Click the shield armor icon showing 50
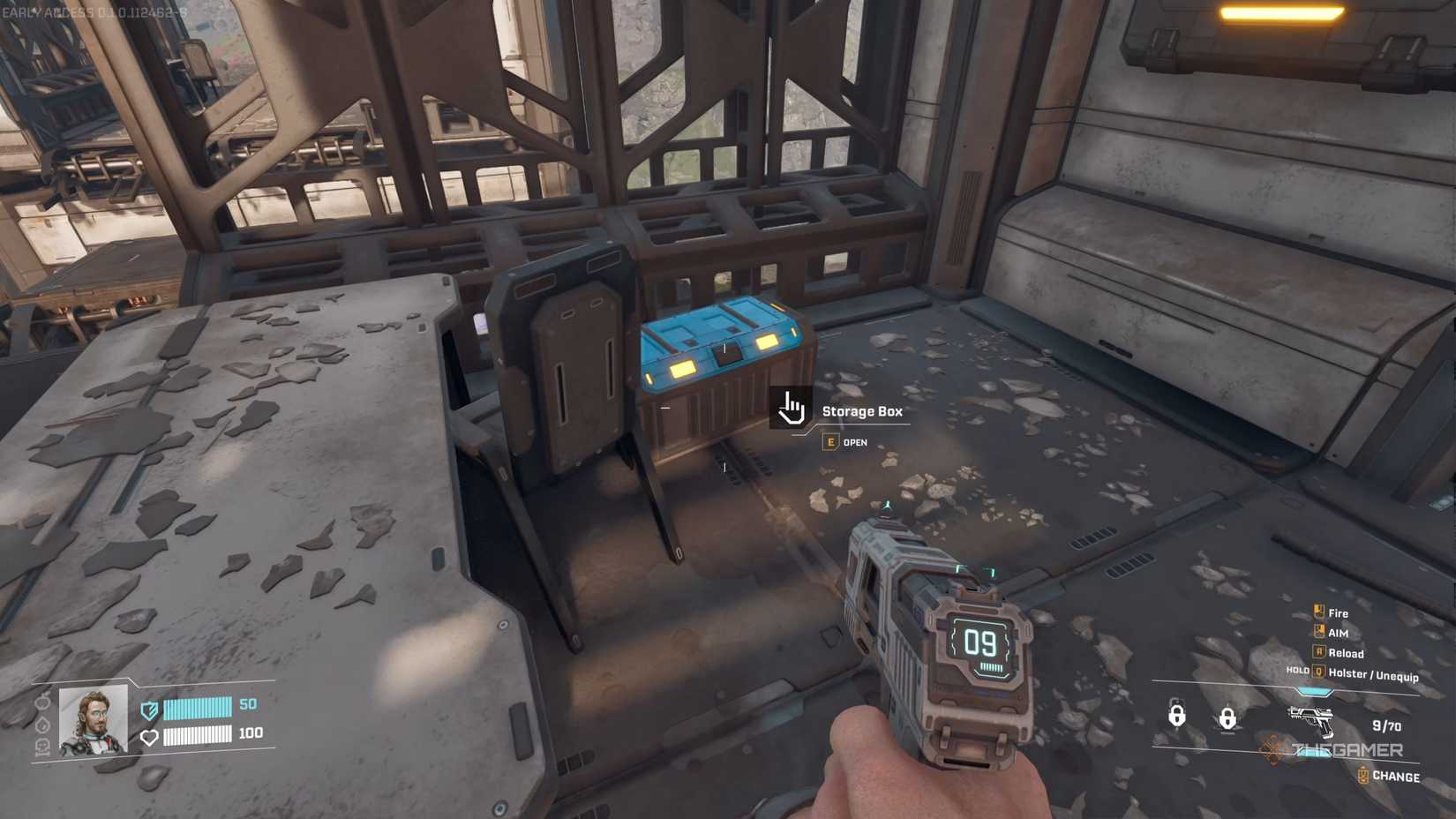Screen dimensions: 1456x819 [149, 710]
